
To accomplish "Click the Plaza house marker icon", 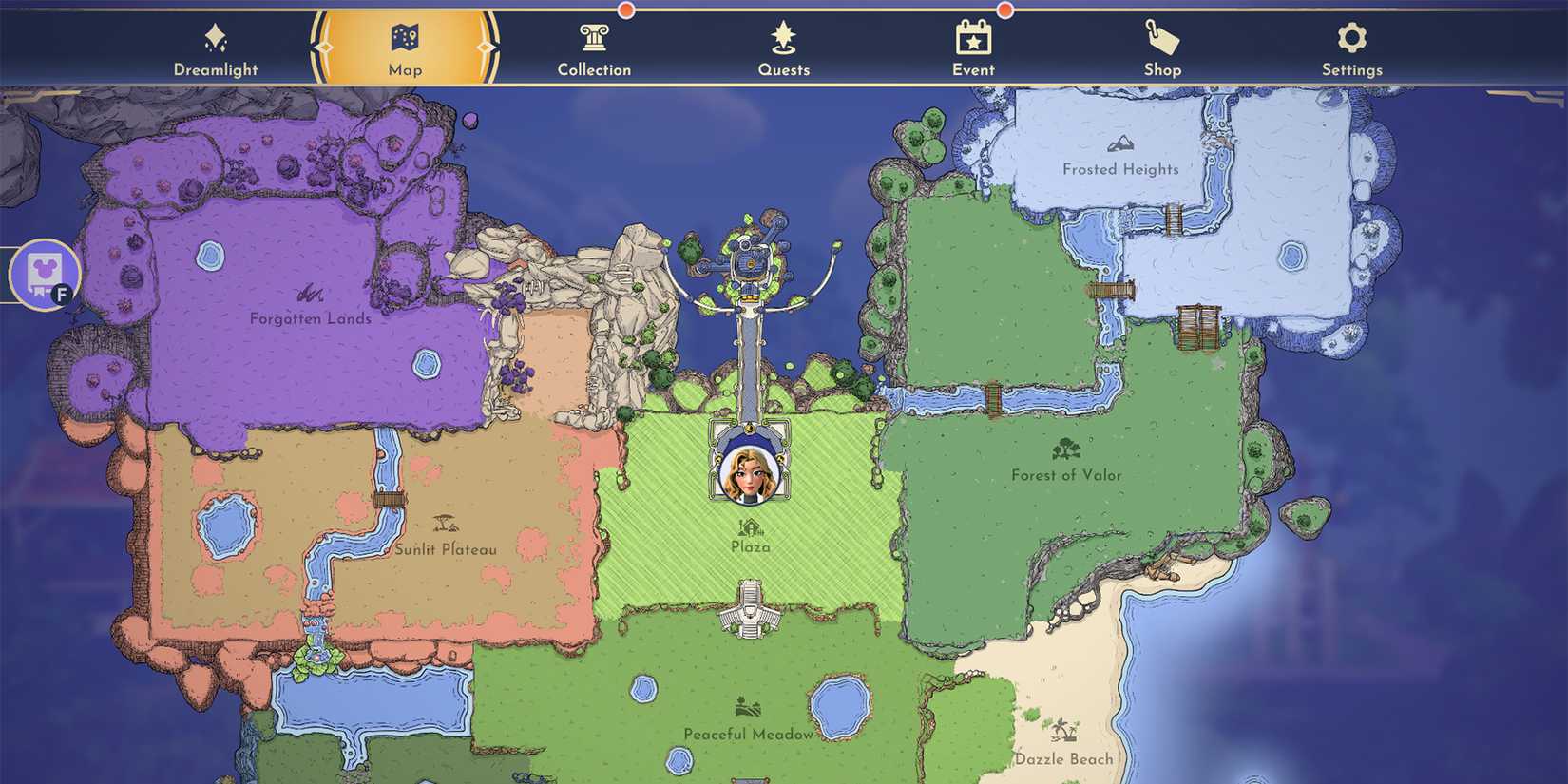I will pos(749,528).
